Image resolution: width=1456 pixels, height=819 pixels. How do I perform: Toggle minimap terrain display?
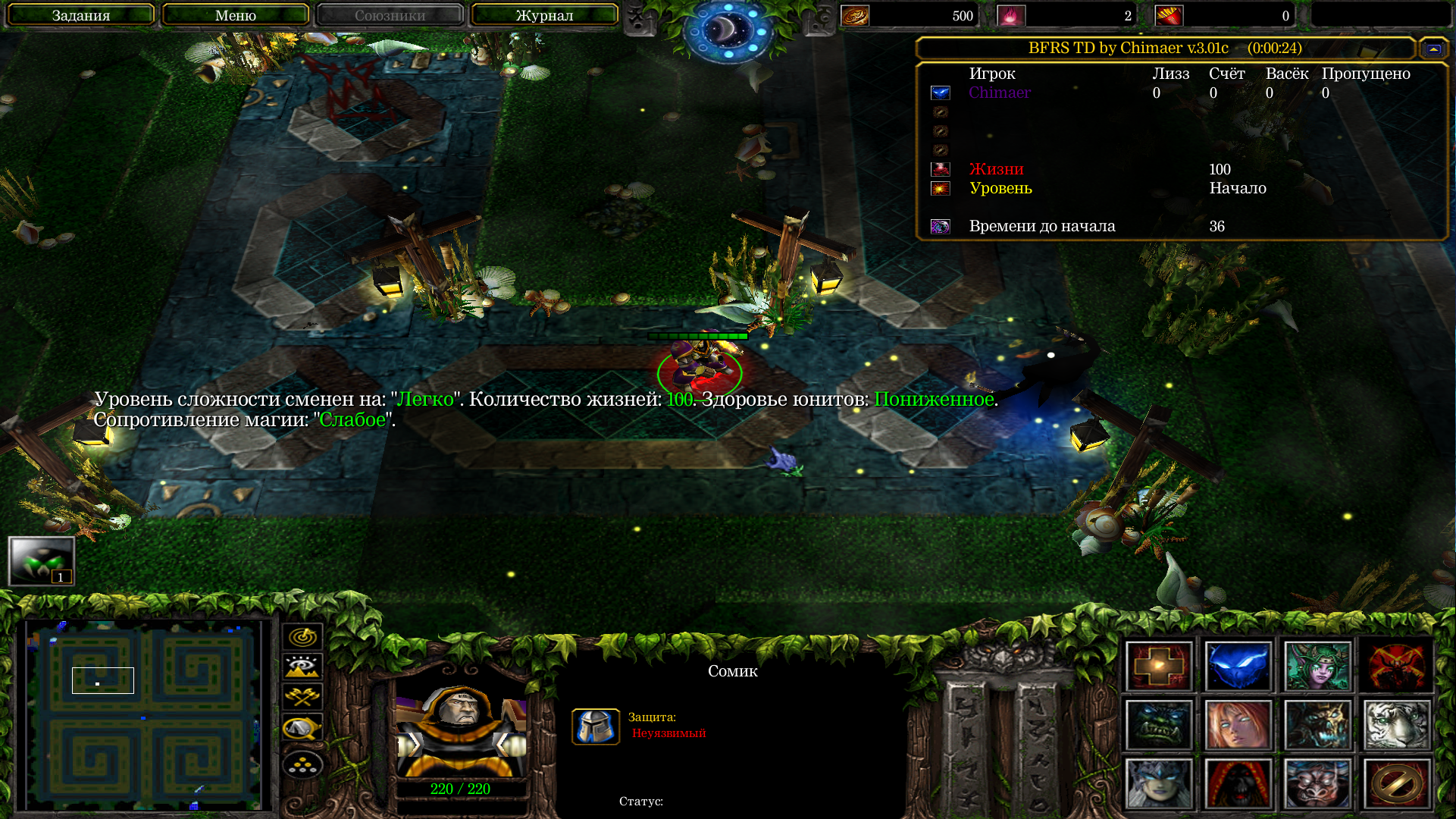[302, 667]
